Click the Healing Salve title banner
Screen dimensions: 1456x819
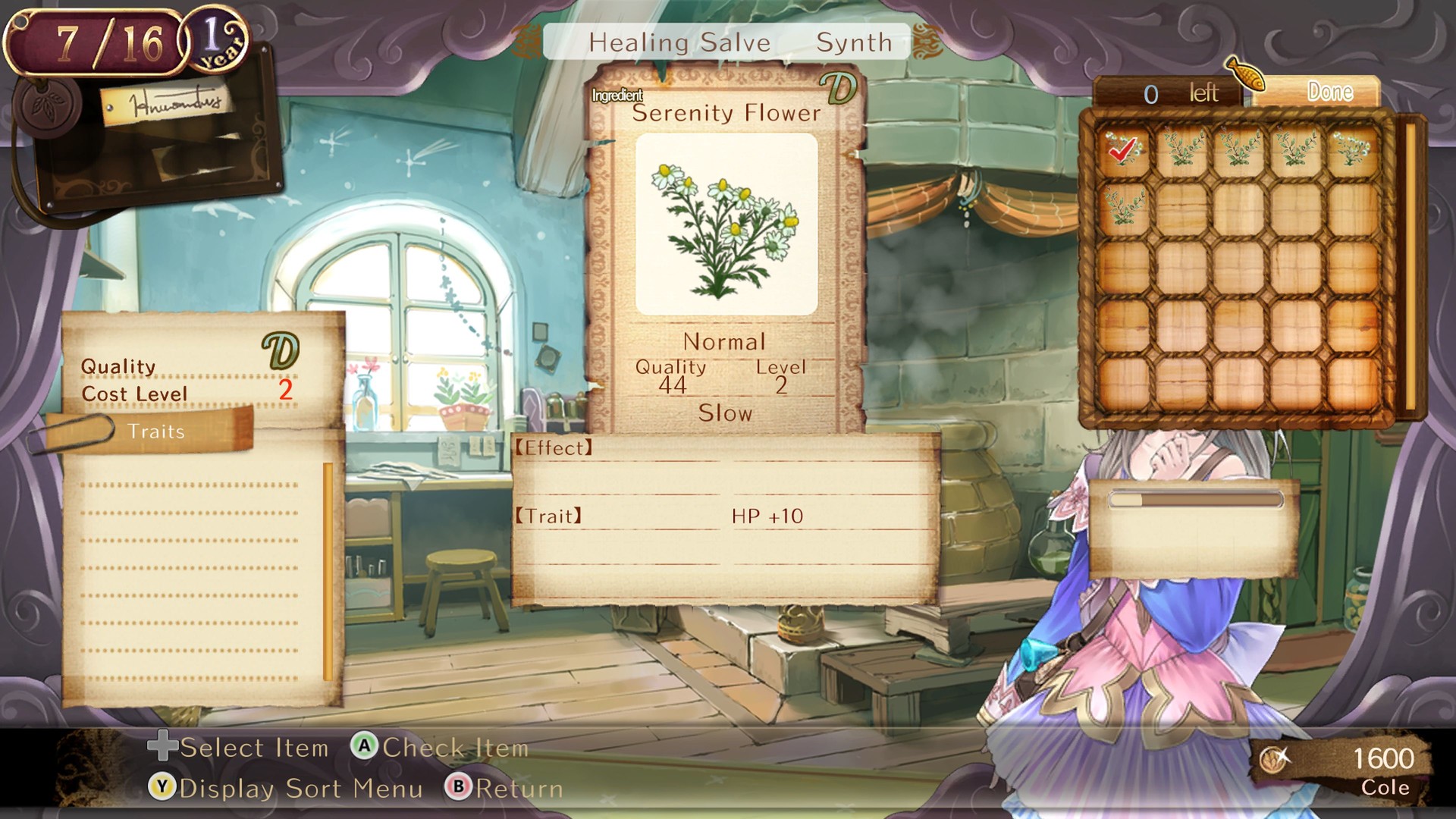(680, 42)
